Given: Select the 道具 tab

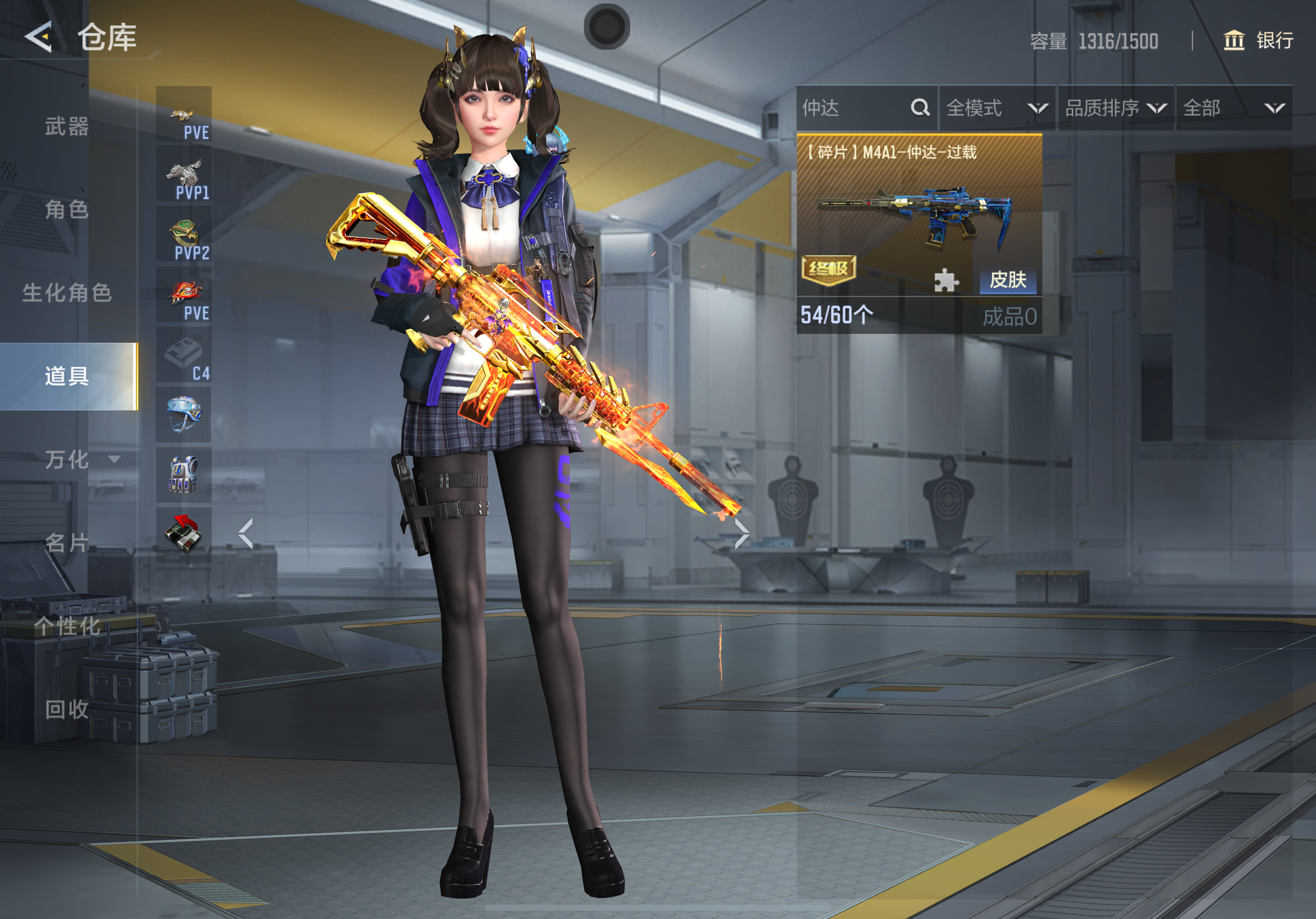Looking at the screenshot, I should 67,376.
